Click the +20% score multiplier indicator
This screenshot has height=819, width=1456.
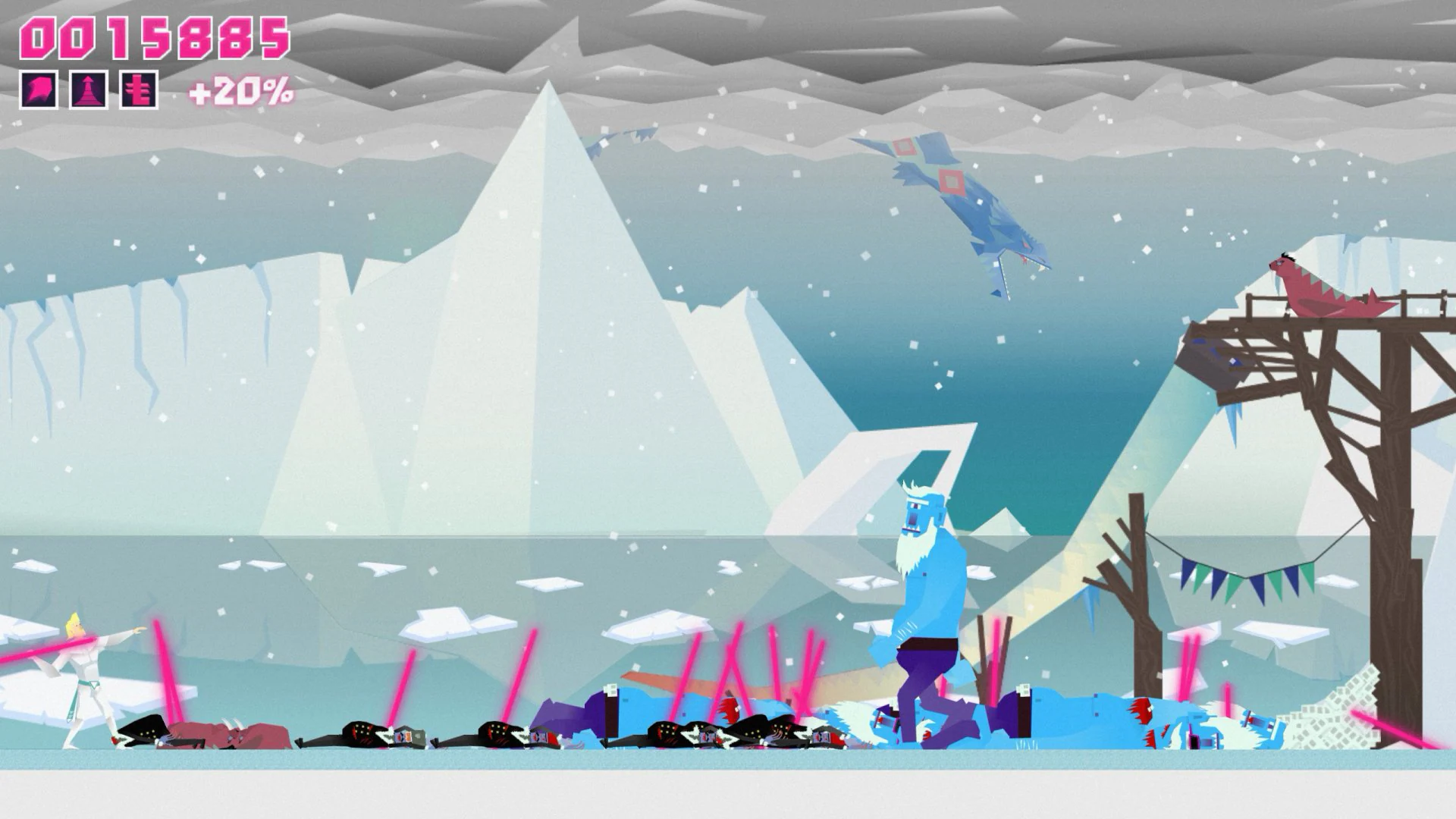tap(239, 91)
